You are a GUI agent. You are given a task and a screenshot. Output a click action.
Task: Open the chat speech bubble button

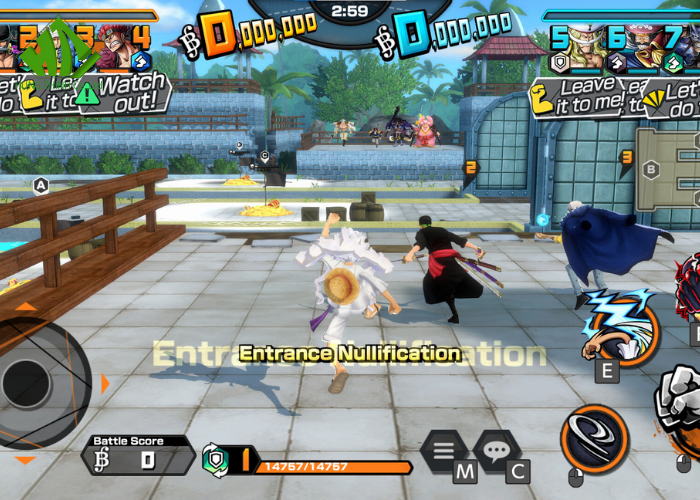pyautogui.click(x=495, y=452)
